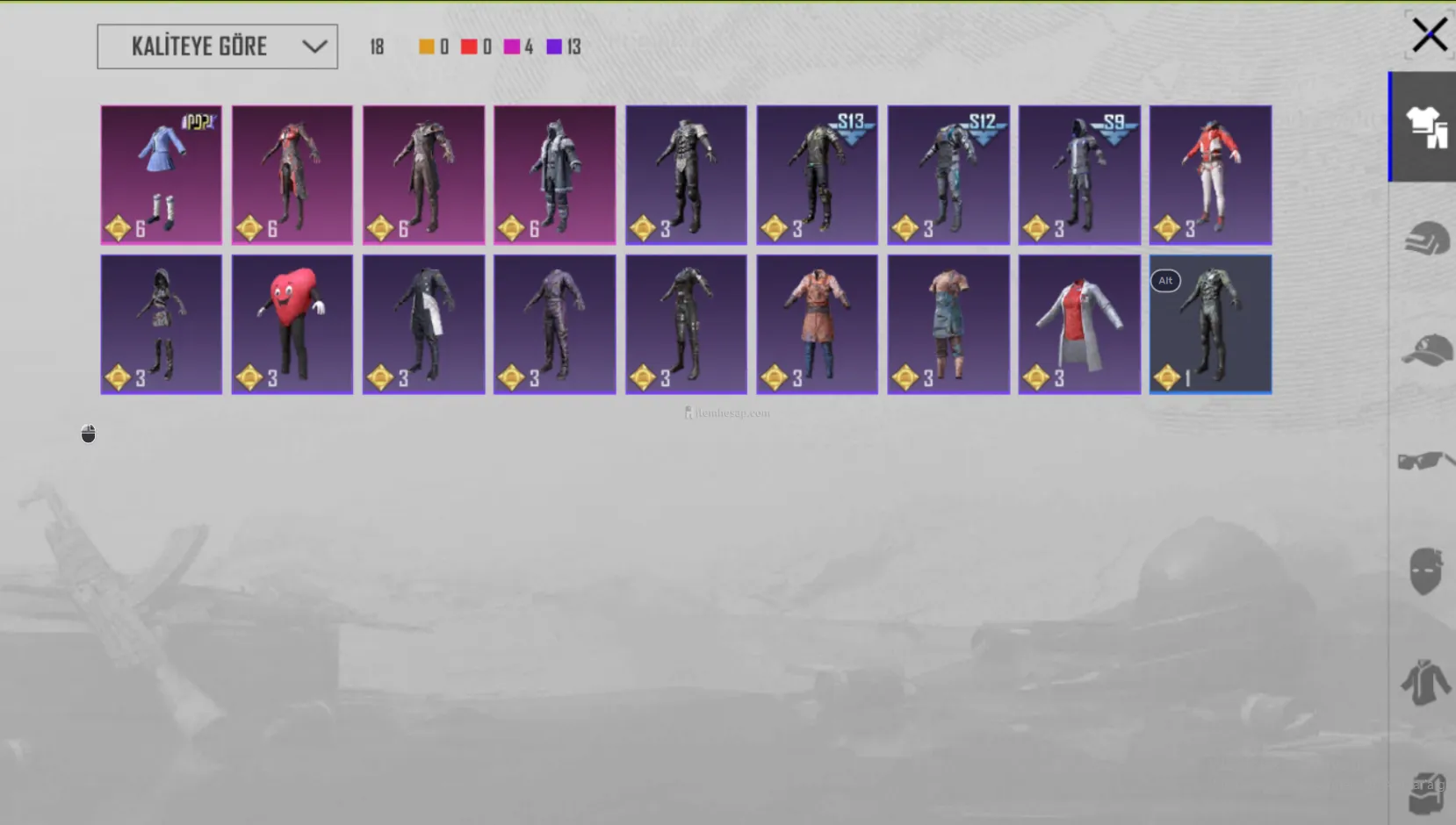The height and width of the screenshot is (825, 1456).
Task: Pick the red and white jacket outfit
Action: coord(1210,175)
